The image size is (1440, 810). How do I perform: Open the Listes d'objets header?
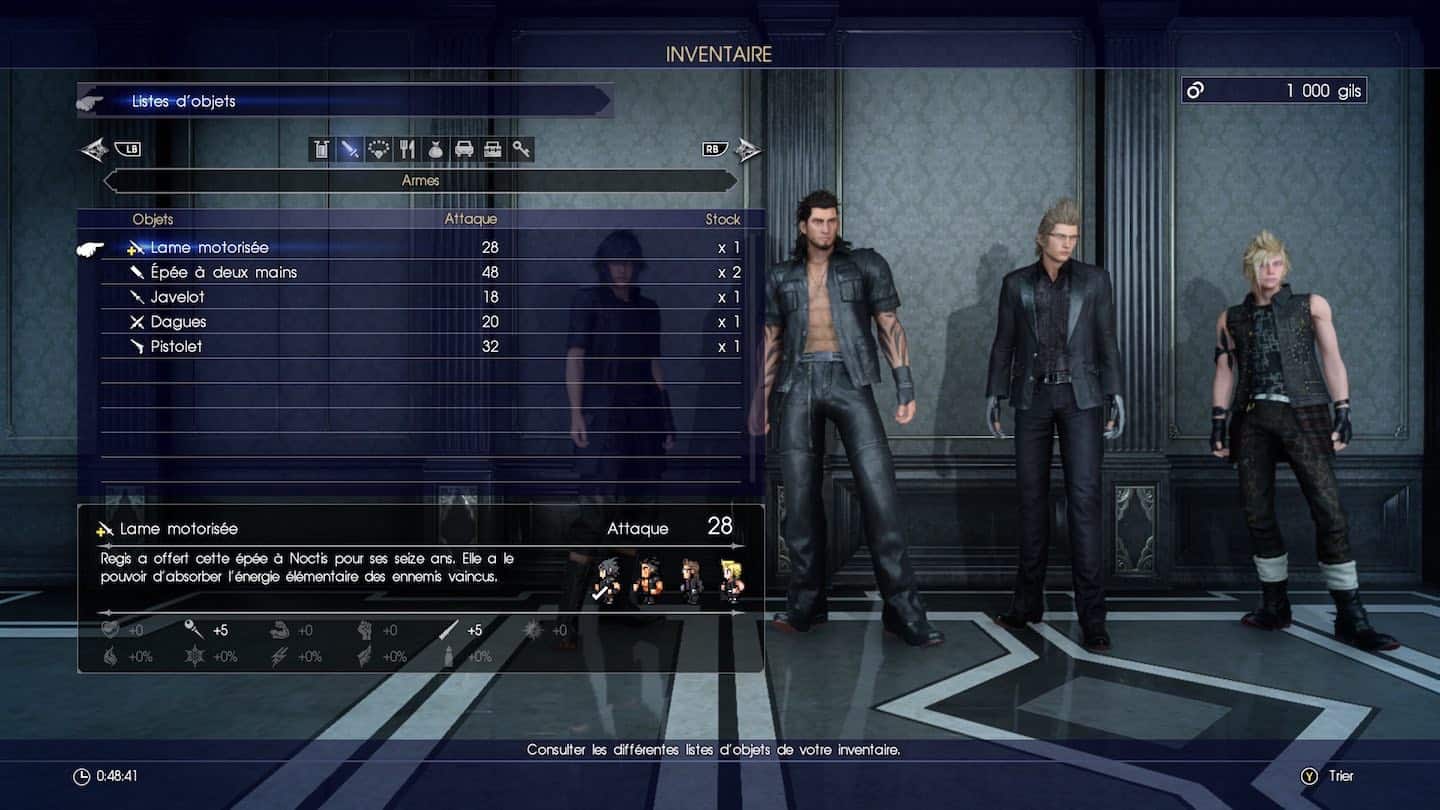(184, 101)
